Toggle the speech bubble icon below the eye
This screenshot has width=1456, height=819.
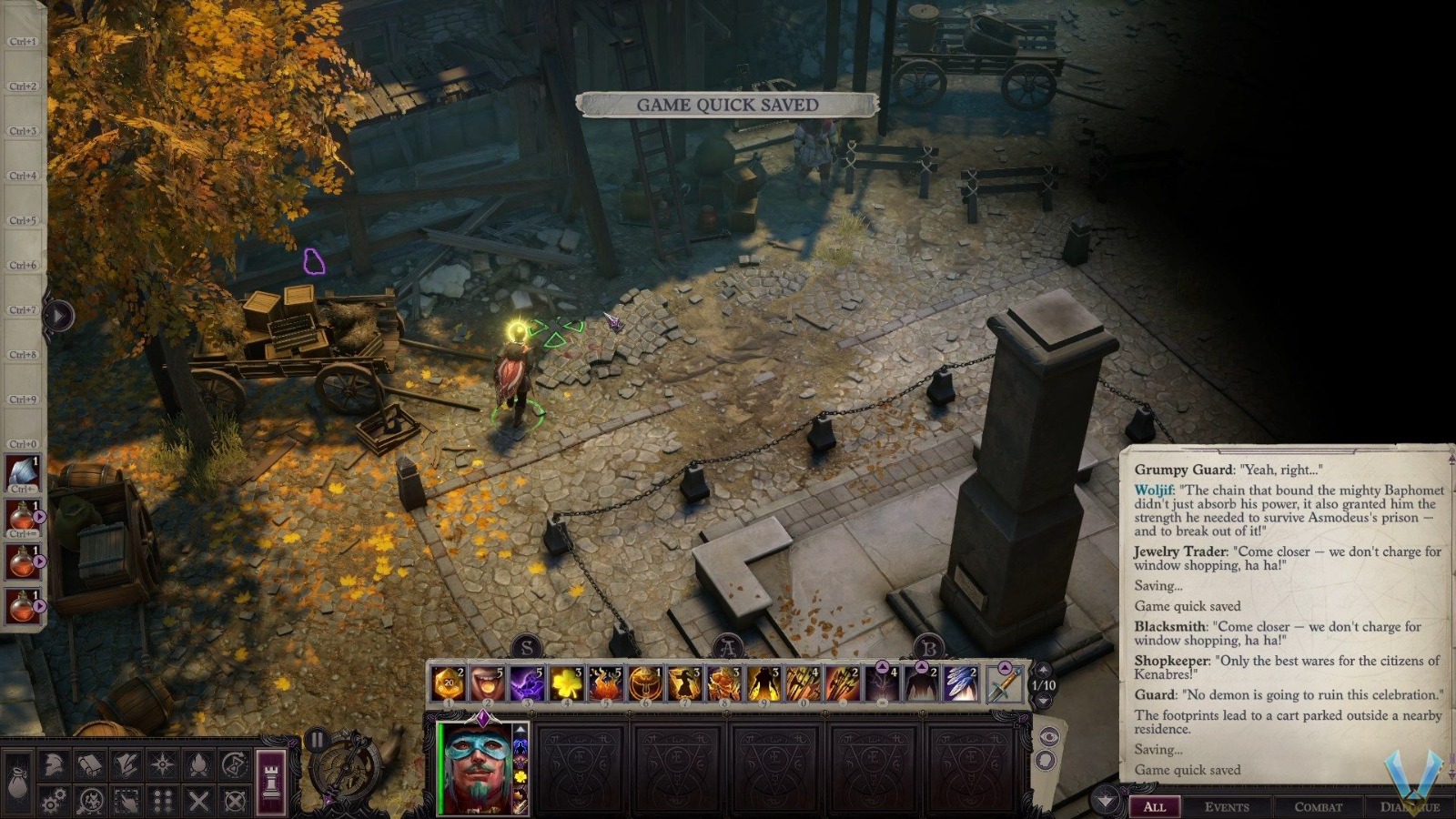point(1046,760)
